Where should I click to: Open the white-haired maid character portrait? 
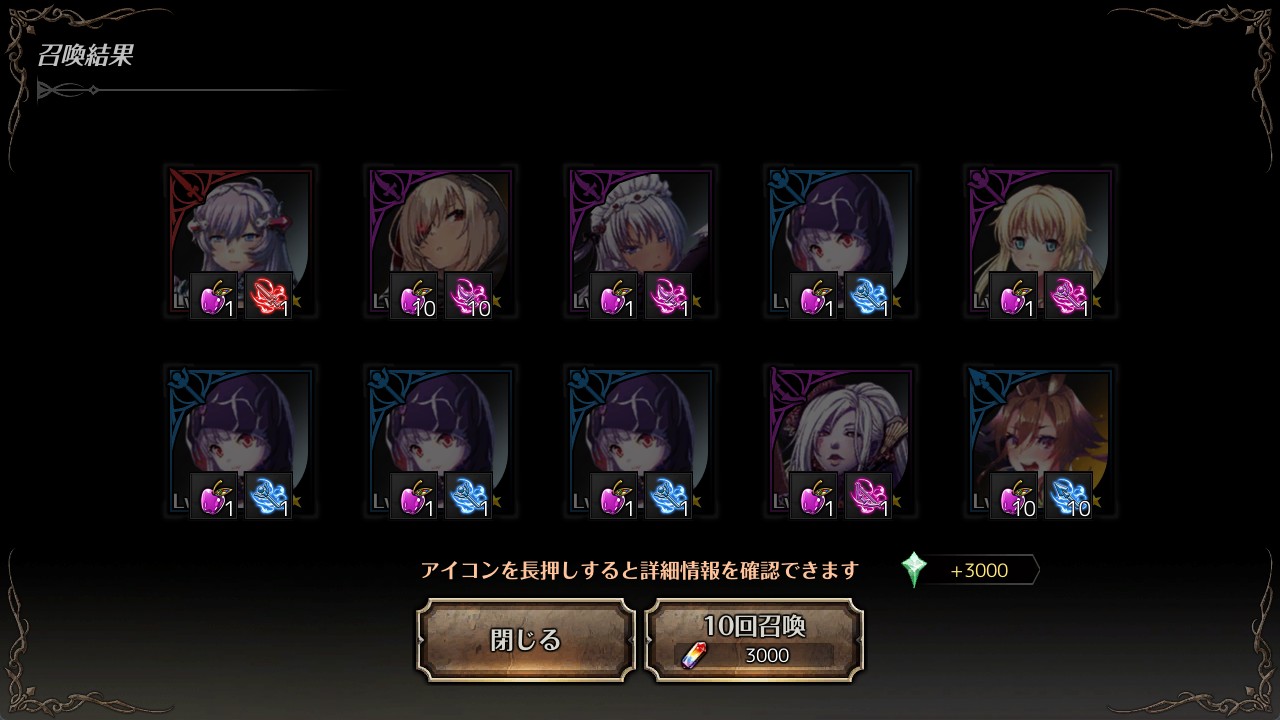pyautogui.click(x=640, y=228)
